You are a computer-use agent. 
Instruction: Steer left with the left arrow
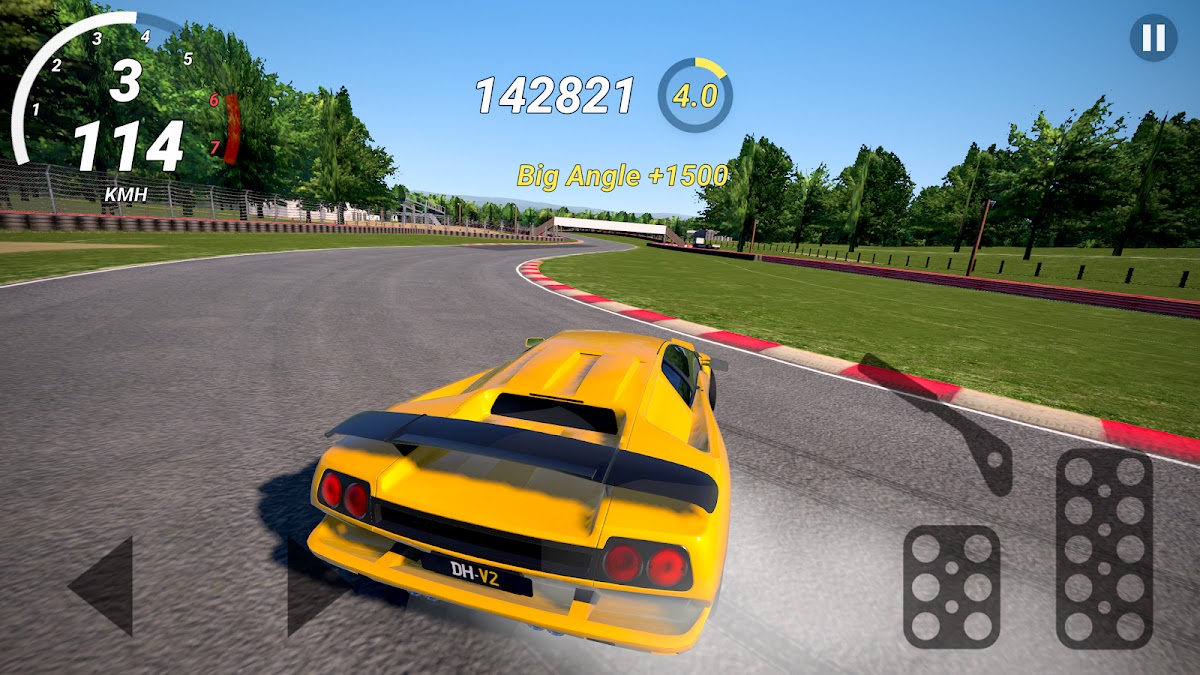click(x=105, y=586)
